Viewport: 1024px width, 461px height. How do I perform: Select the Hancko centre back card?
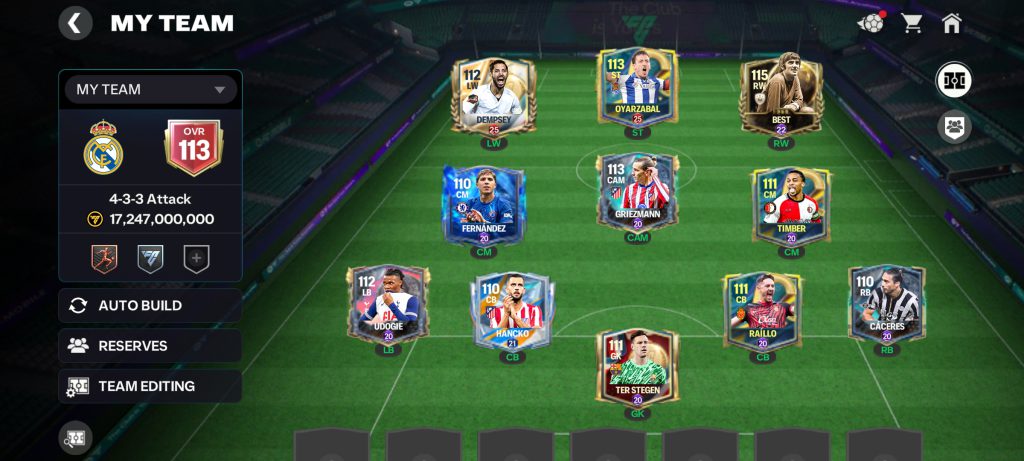(x=512, y=312)
